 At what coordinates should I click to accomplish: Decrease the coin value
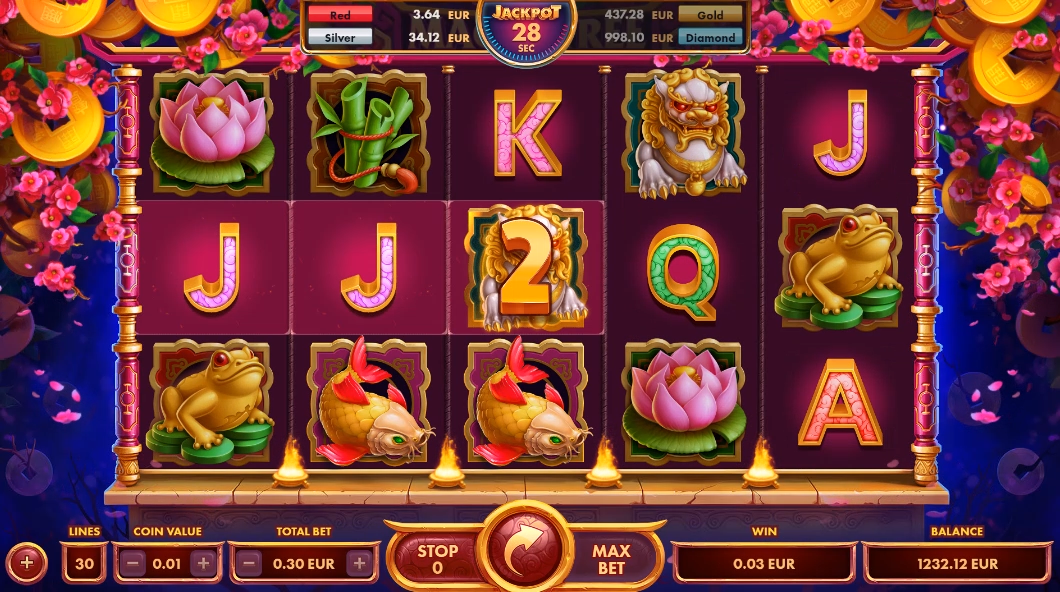point(132,563)
